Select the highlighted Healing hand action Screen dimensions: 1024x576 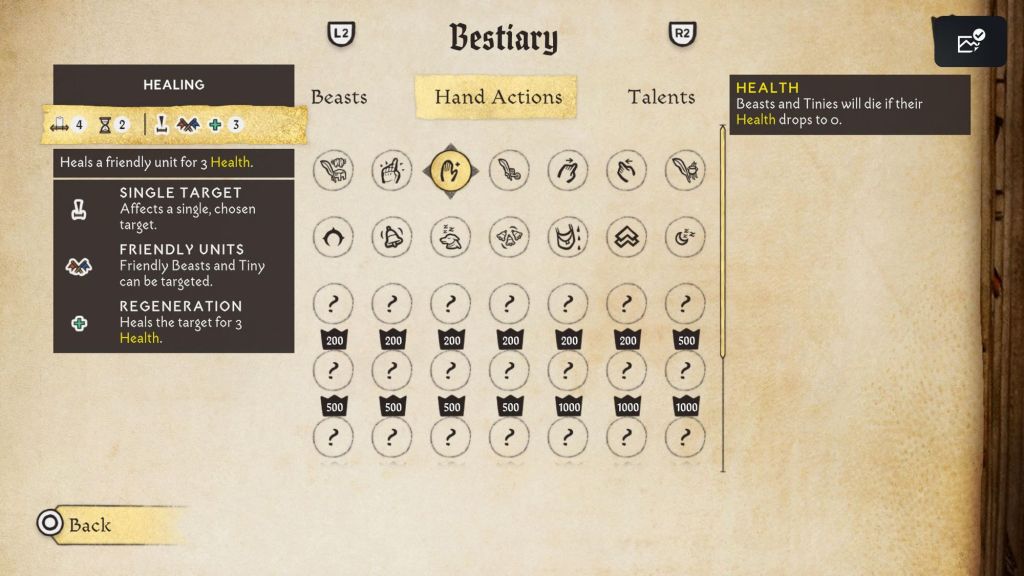[450, 171]
